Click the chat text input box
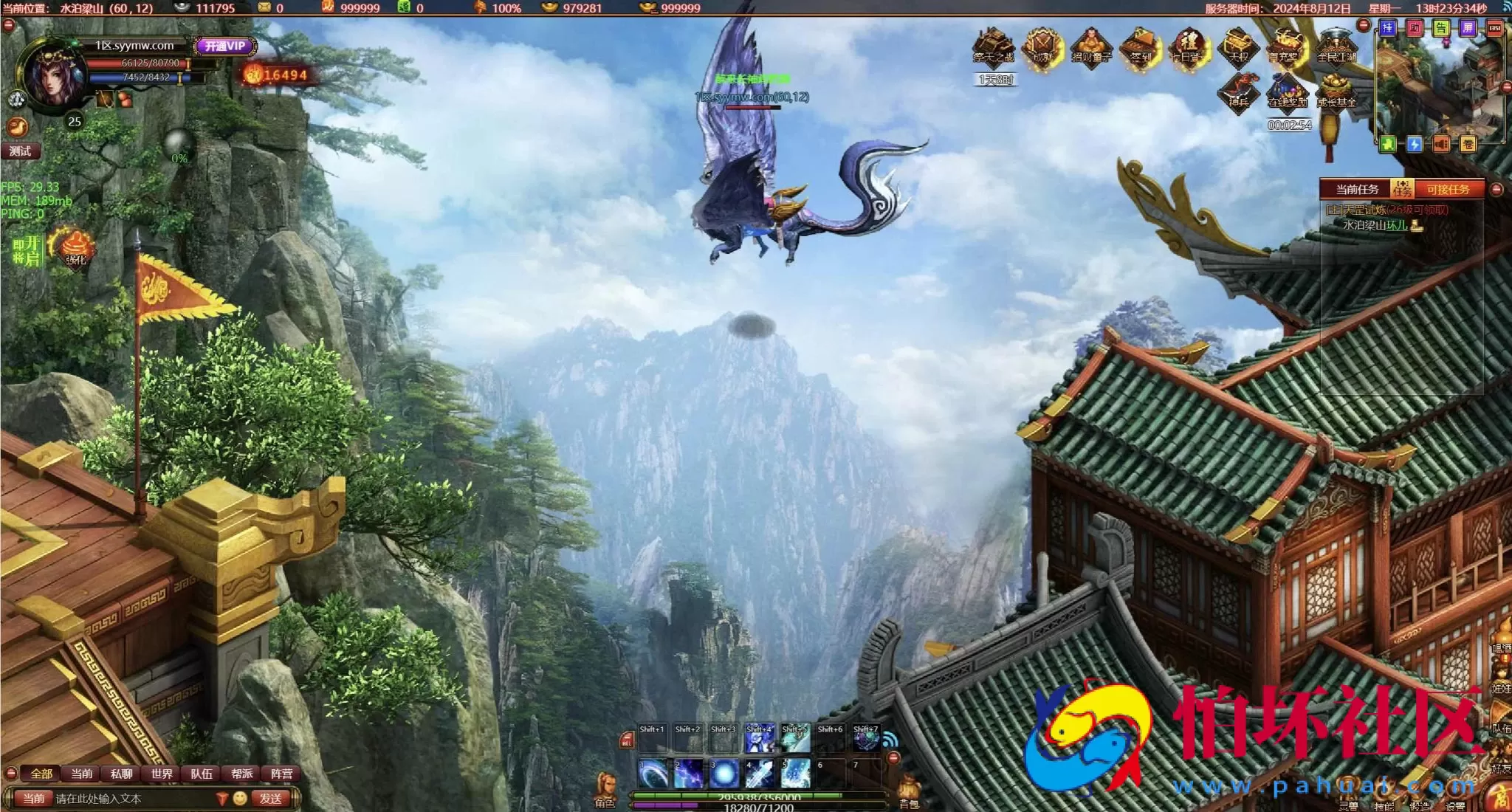This screenshot has height=812, width=1512. [x=133, y=799]
